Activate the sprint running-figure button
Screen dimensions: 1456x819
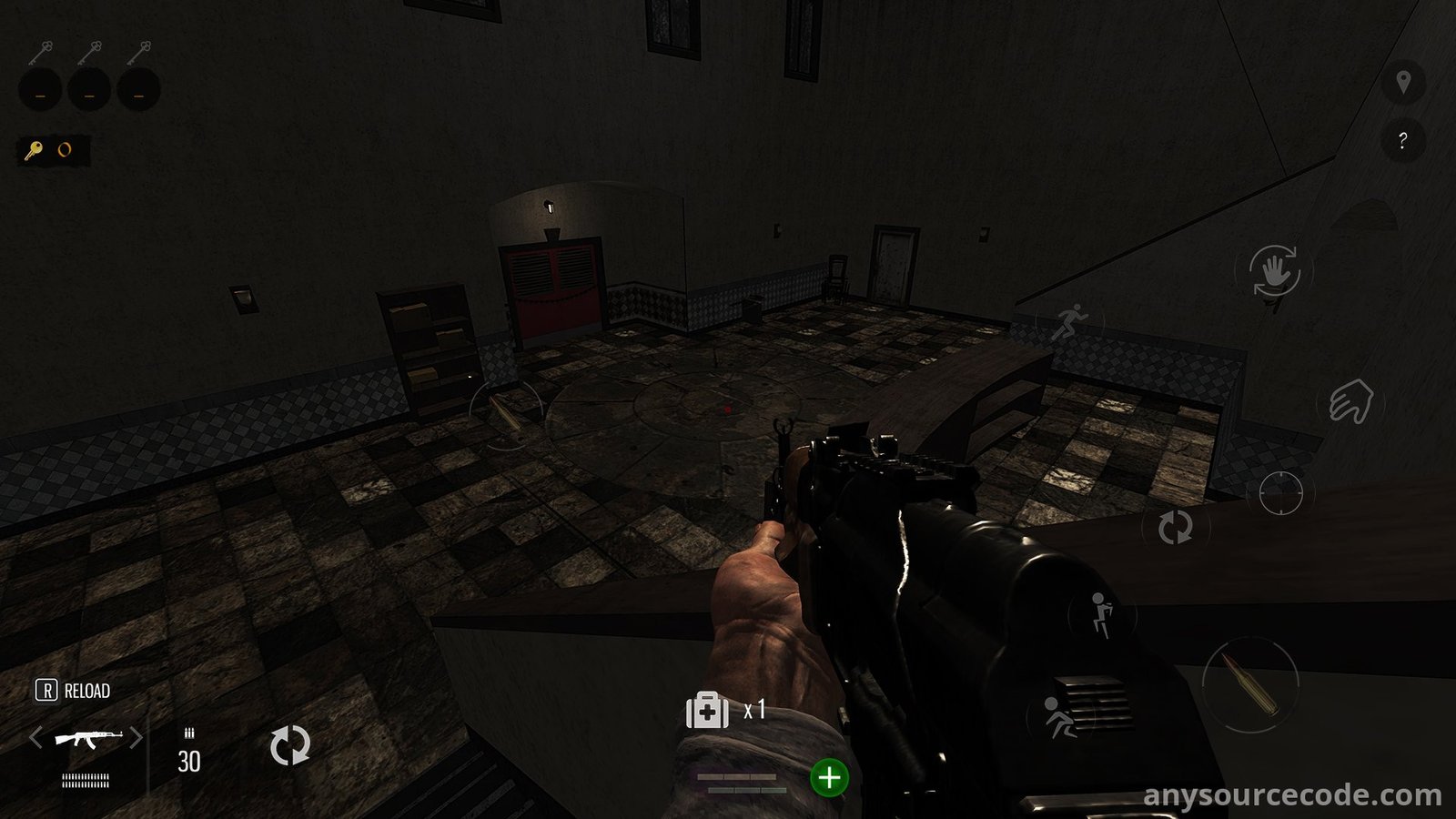click(1070, 321)
